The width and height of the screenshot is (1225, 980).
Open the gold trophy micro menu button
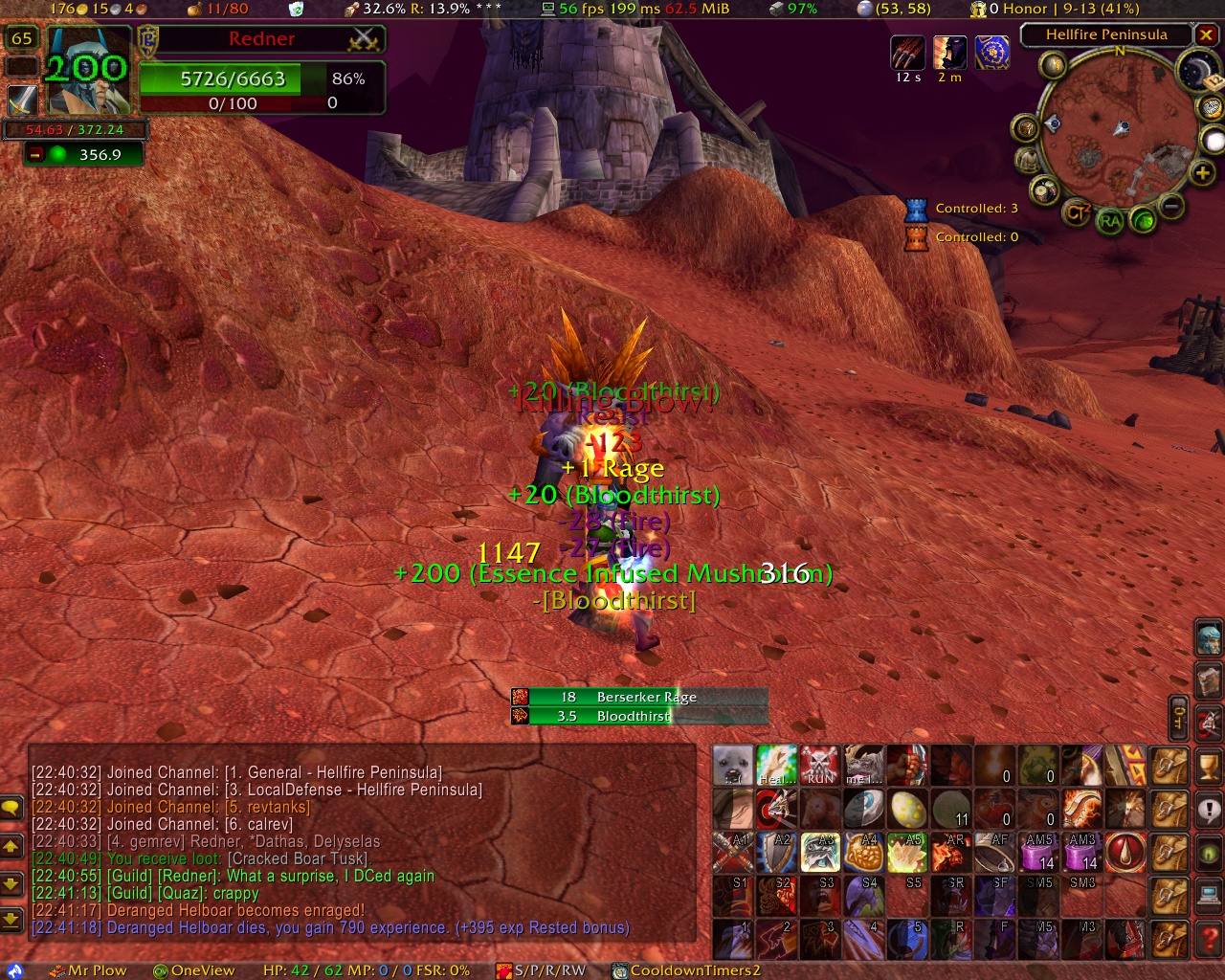click(1210, 767)
